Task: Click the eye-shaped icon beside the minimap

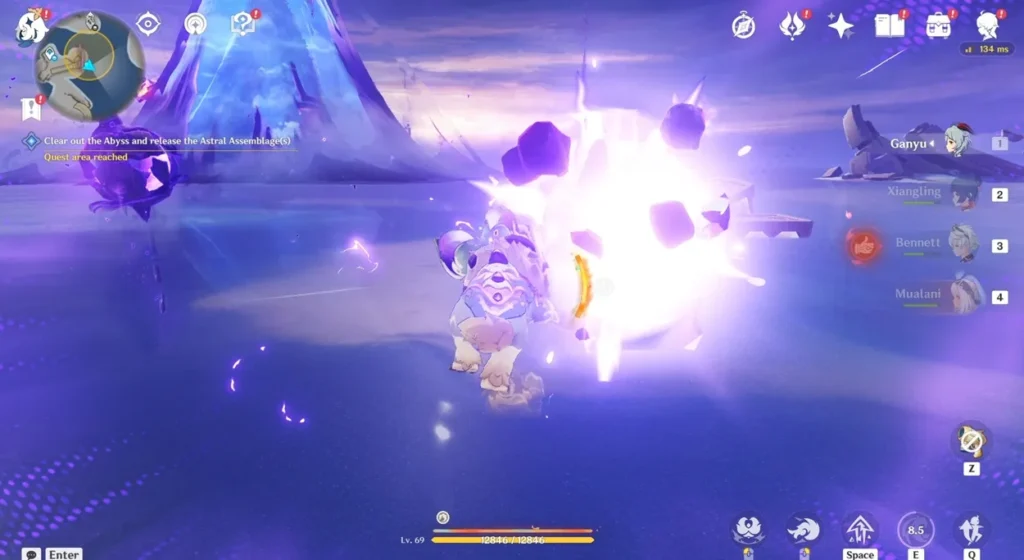Action: click(x=148, y=24)
